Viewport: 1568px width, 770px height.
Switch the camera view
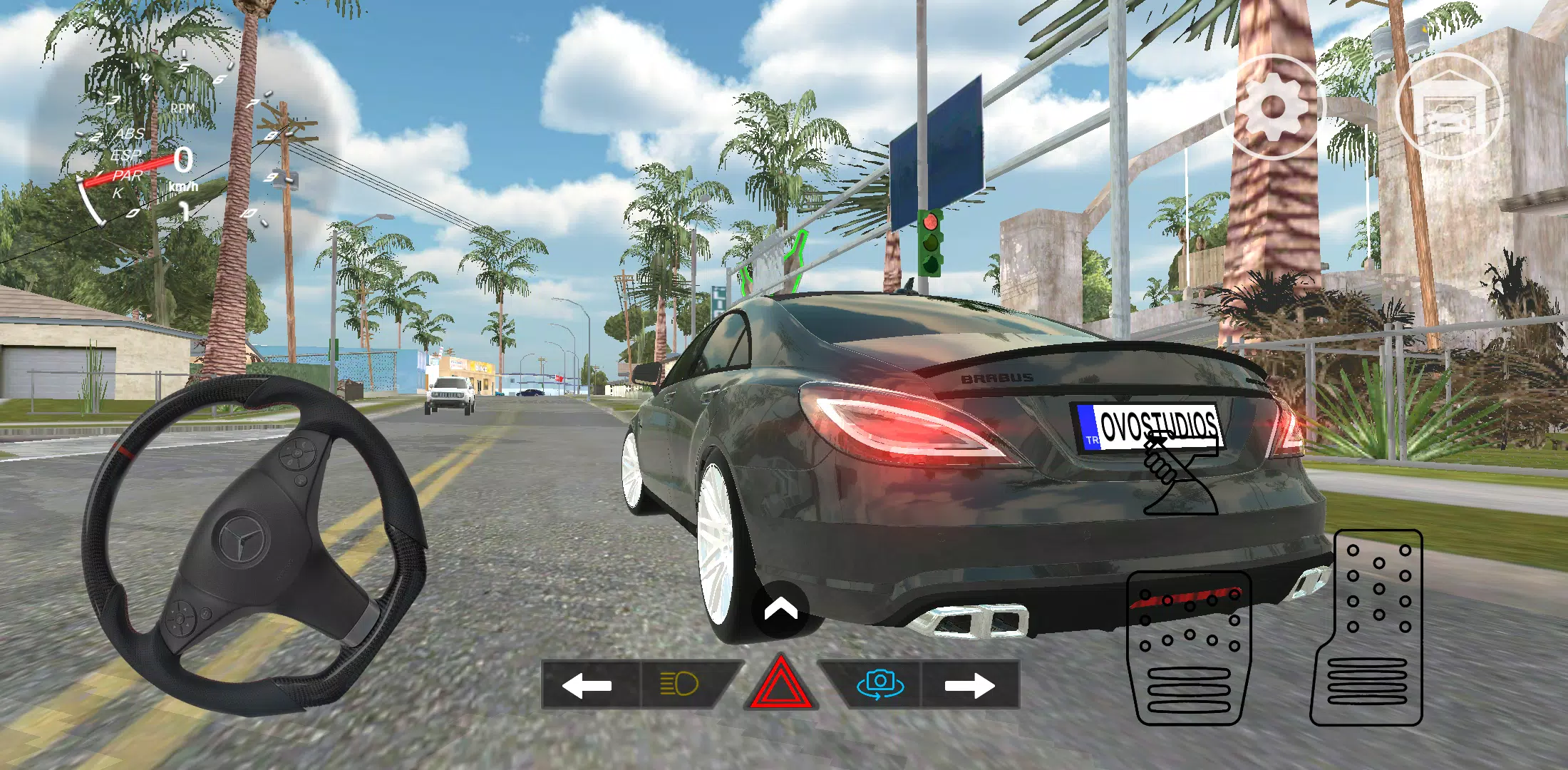[x=884, y=683]
